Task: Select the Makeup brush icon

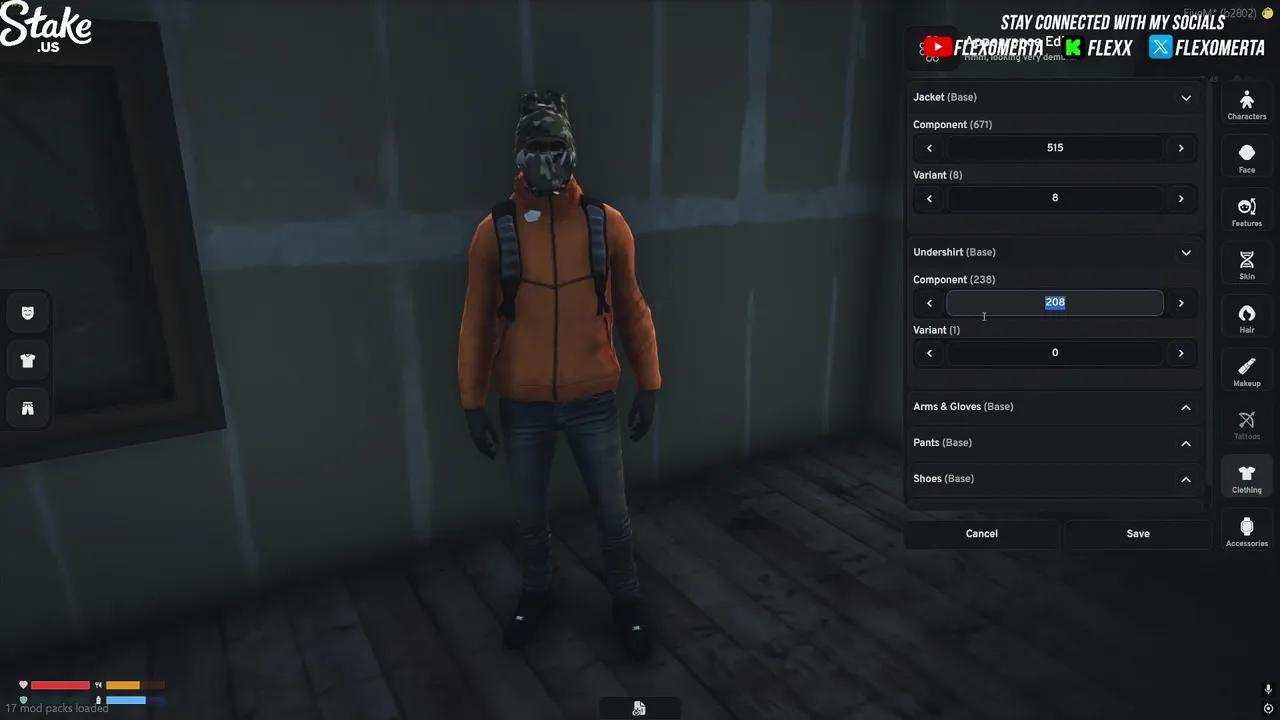Action: (1246, 370)
